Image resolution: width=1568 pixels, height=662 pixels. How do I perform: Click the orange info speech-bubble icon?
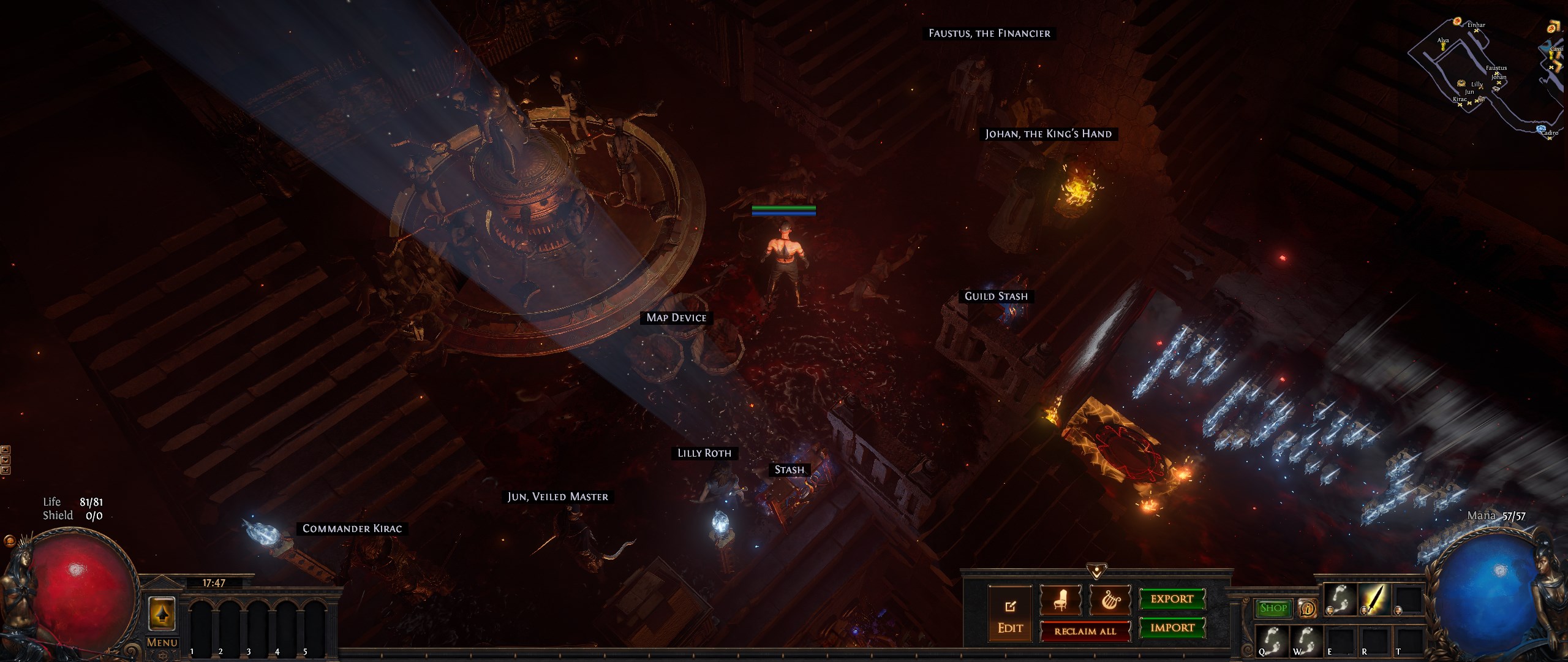tap(1307, 608)
